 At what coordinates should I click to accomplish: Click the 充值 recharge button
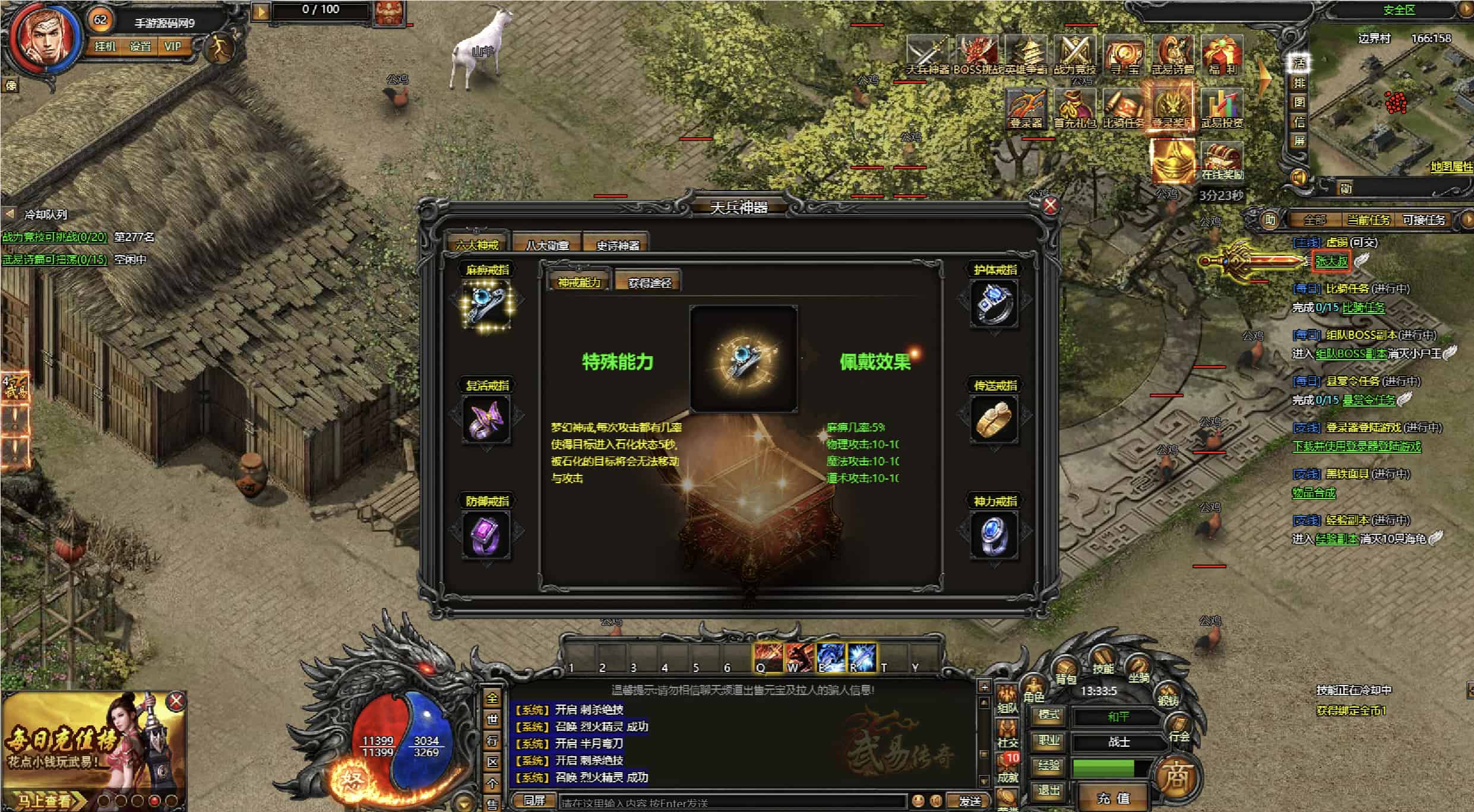tap(1113, 798)
